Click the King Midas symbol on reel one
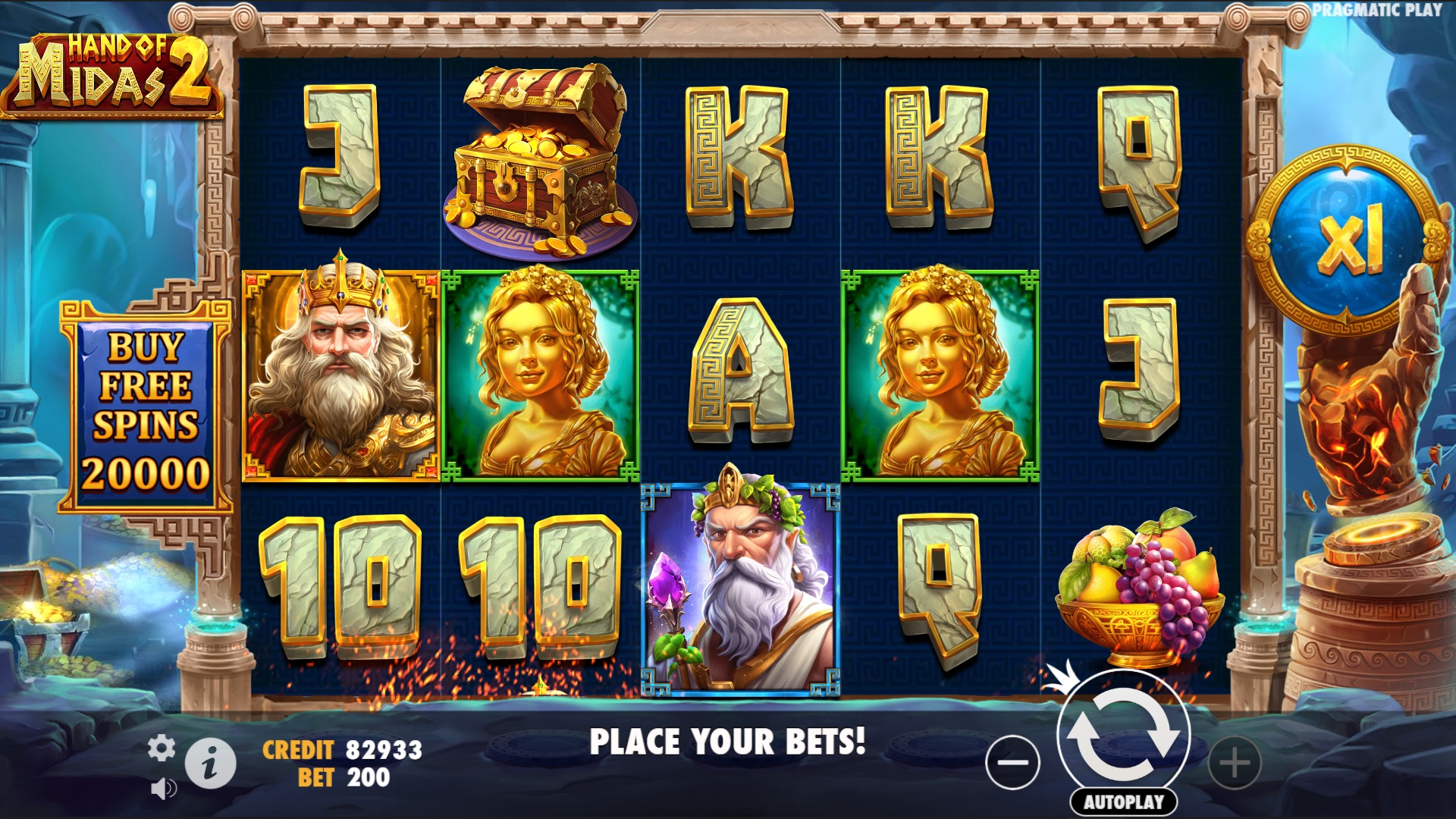 339,372
